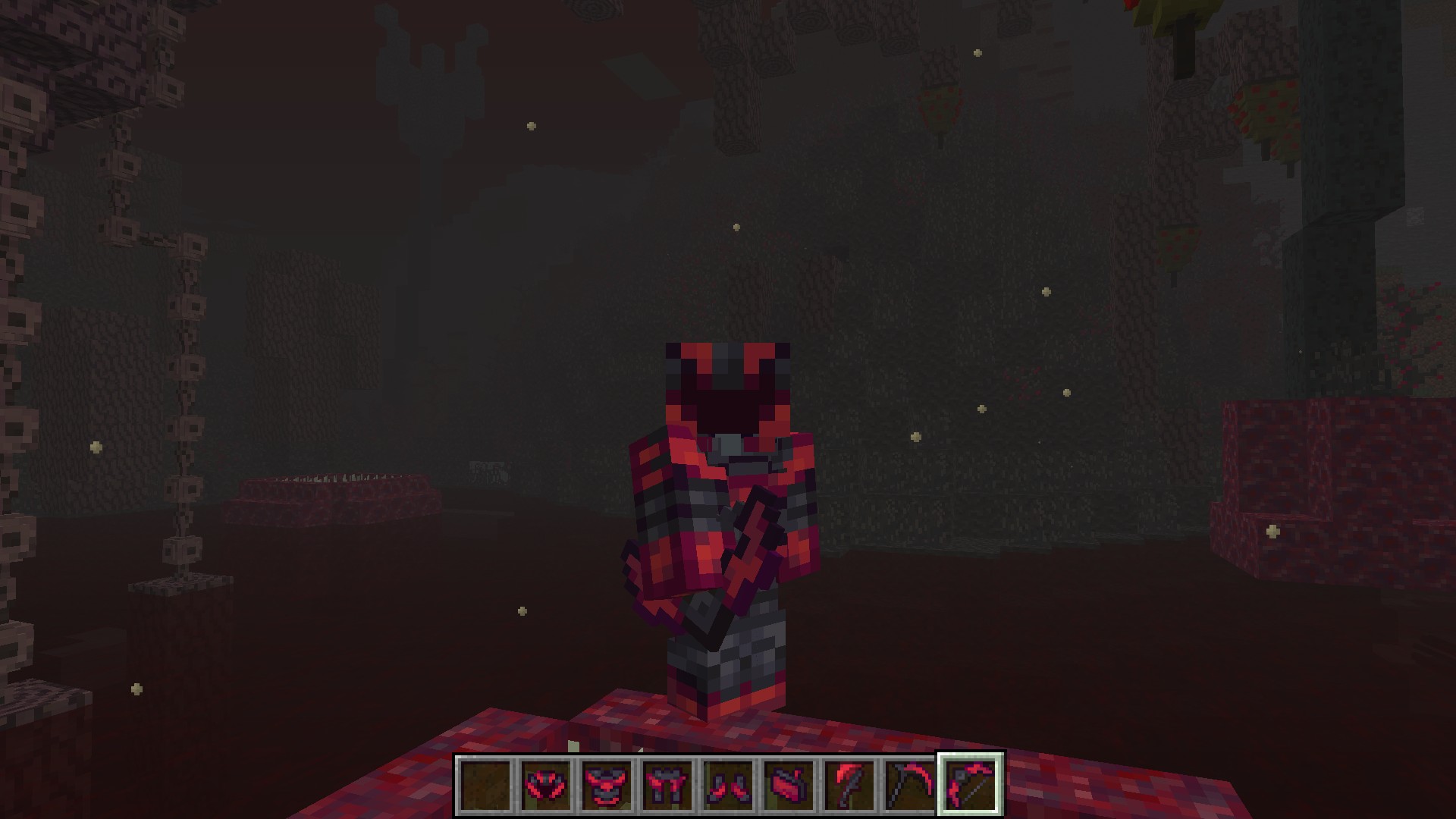Click the highlighted red bow slot
This screenshot has width=1456, height=819.
tap(971, 785)
